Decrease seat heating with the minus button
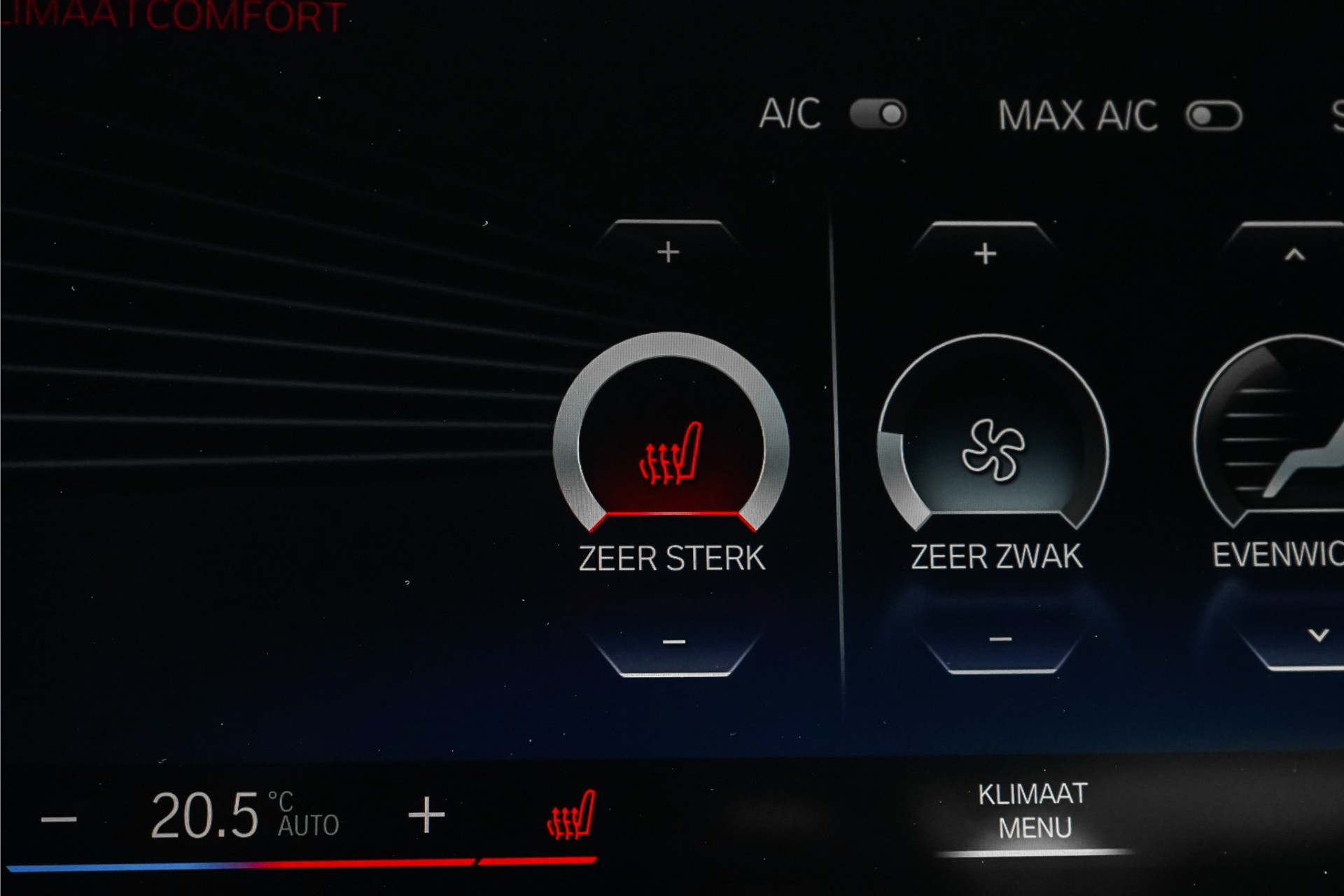This screenshot has height=896, width=1344. click(673, 642)
